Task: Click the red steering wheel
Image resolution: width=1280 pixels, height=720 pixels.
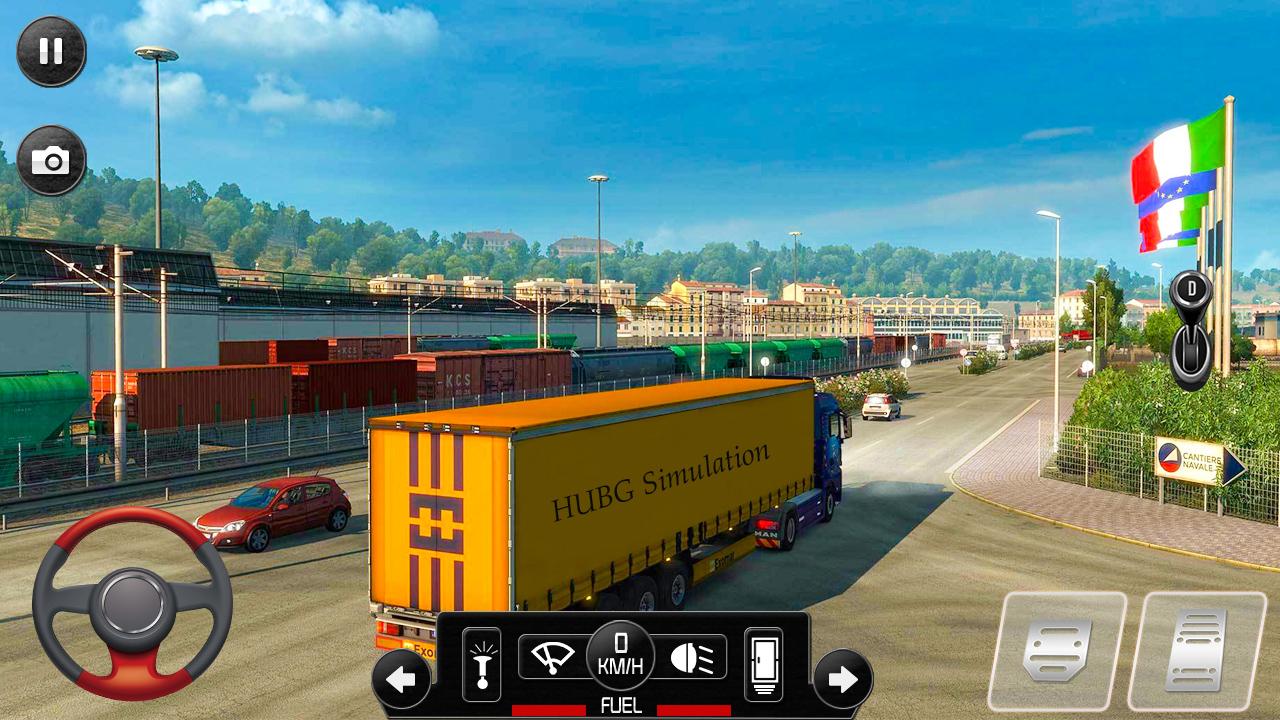Action: click(132, 602)
